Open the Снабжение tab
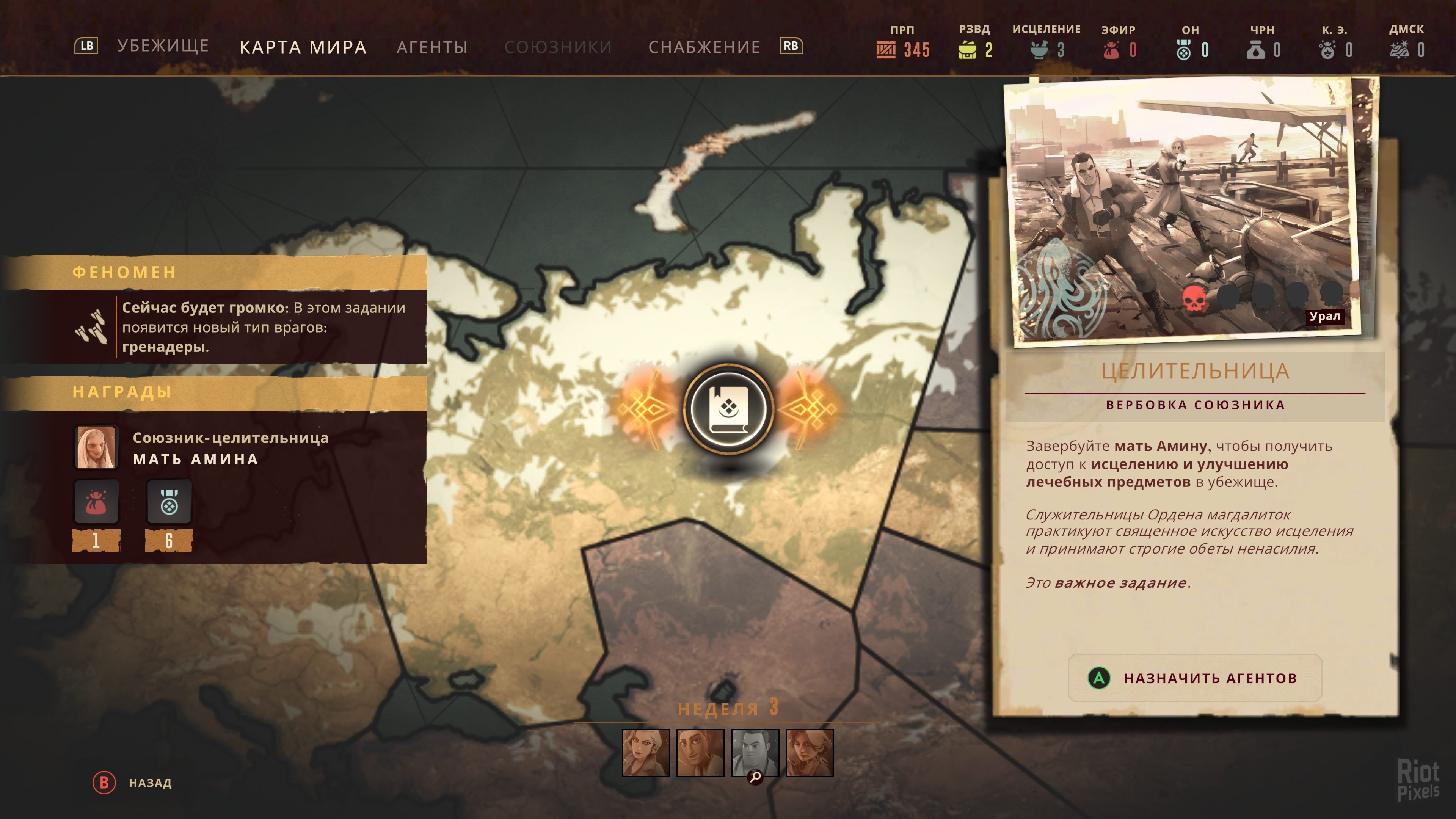The width and height of the screenshot is (1456, 819). pyautogui.click(x=704, y=47)
